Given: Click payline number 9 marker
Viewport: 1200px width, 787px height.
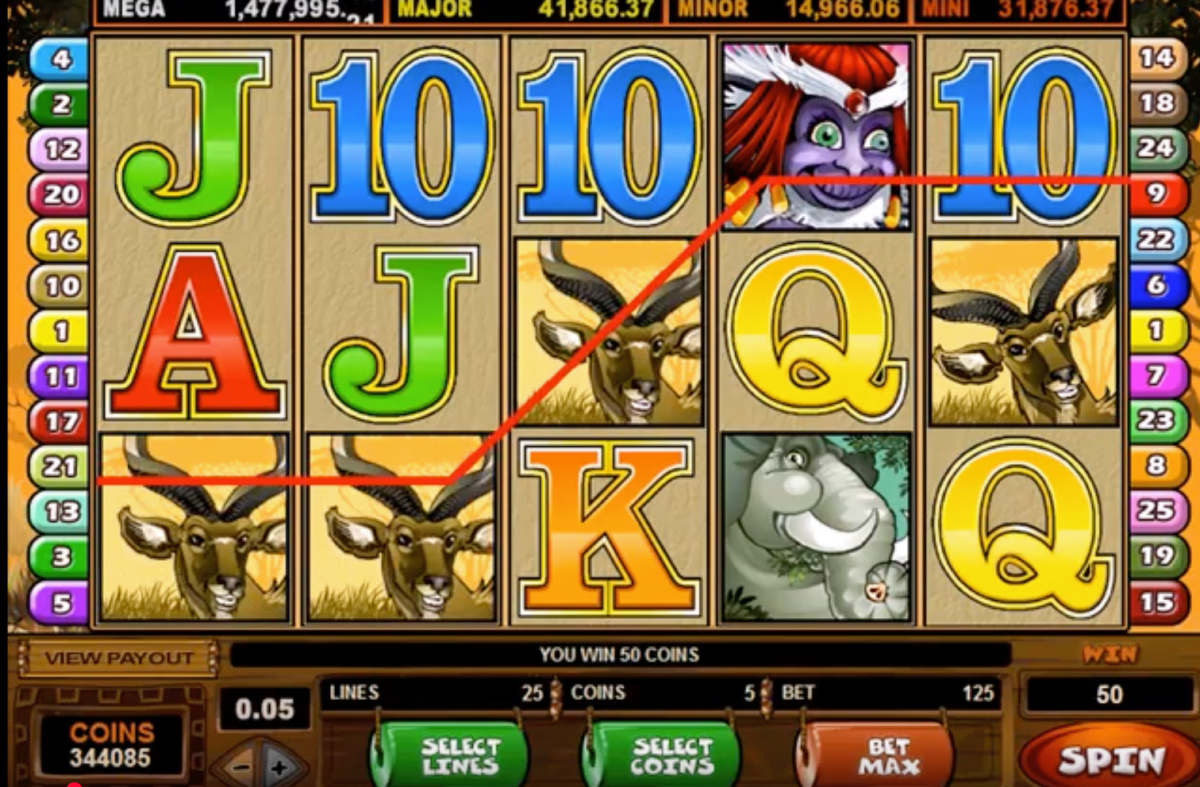Looking at the screenshot, I should 1156,193.
